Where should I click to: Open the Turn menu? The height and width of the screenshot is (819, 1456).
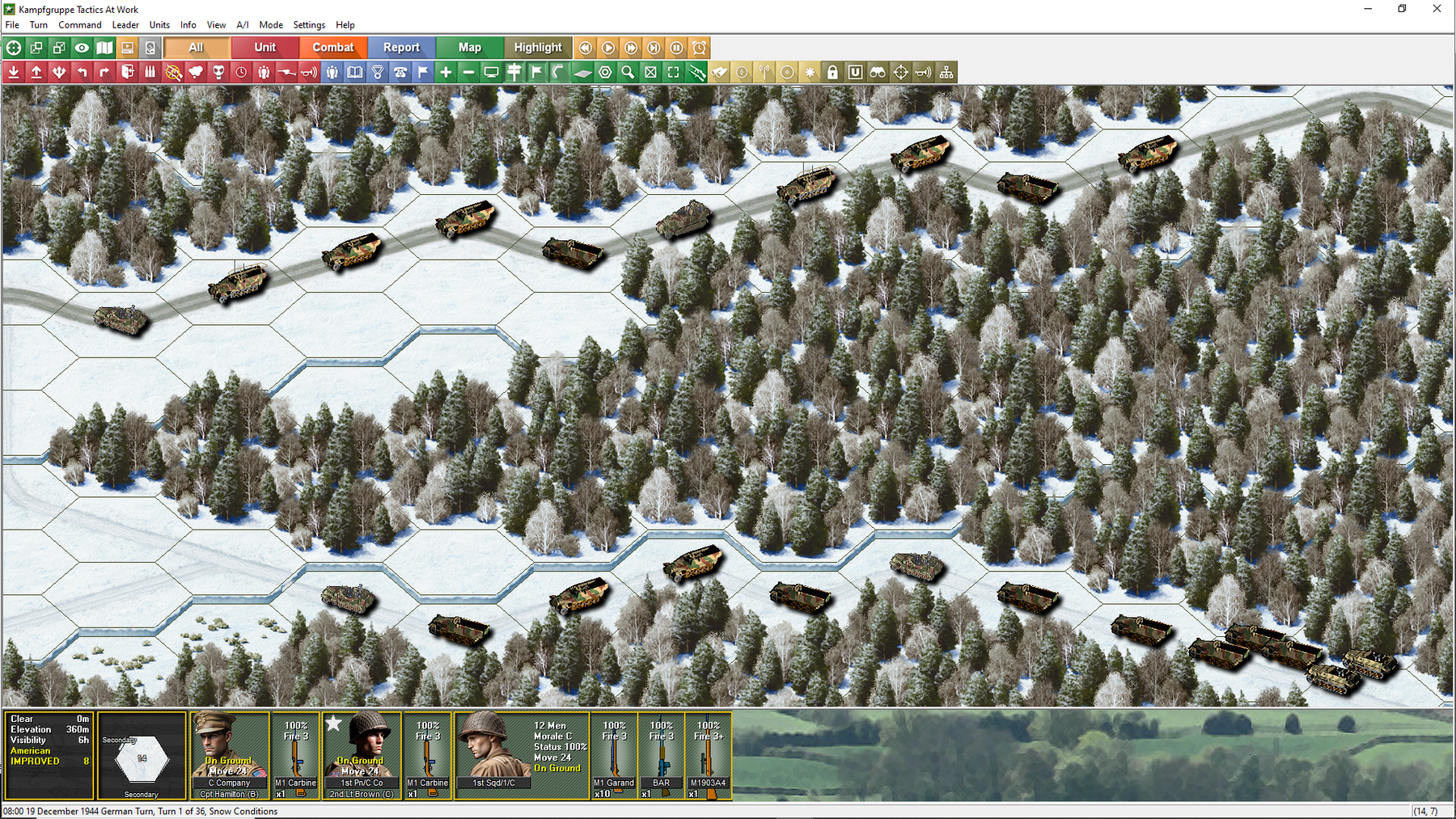pyautogui.click(x=38, y=25)
